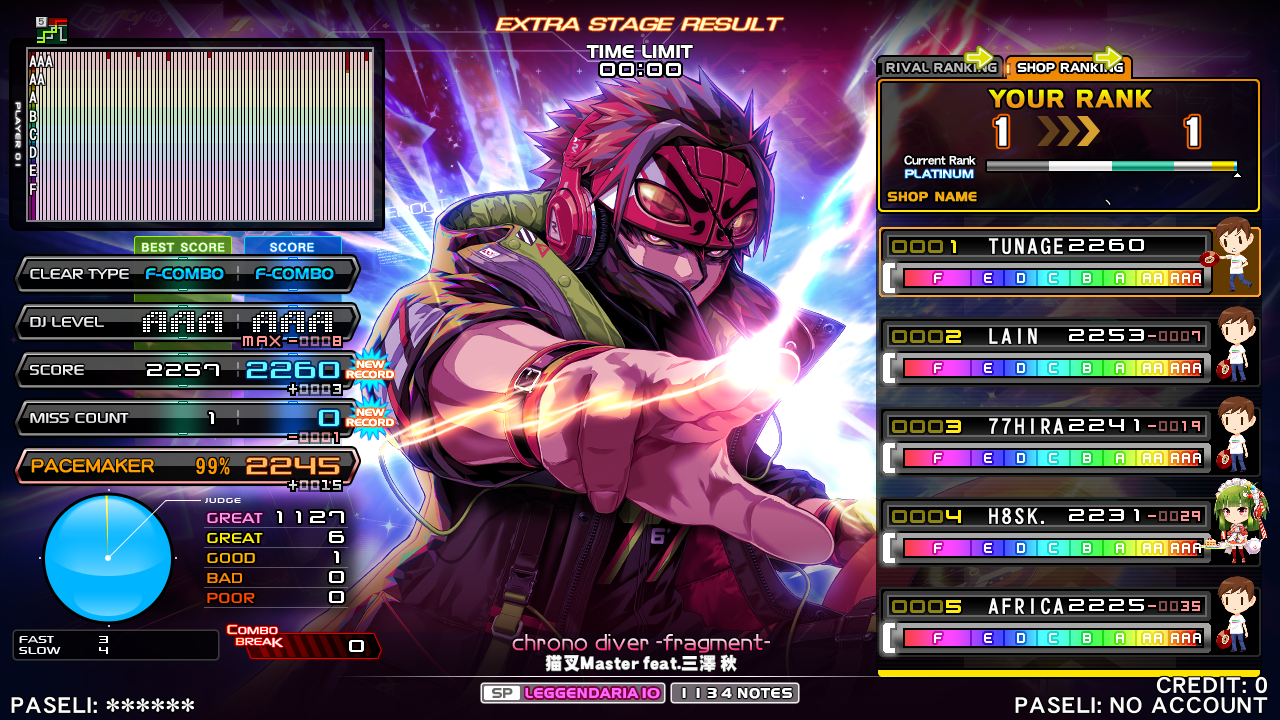1280x720 pixels.
Task: Select the TUNAGE ranking row
Action: tap(1046, 262)
